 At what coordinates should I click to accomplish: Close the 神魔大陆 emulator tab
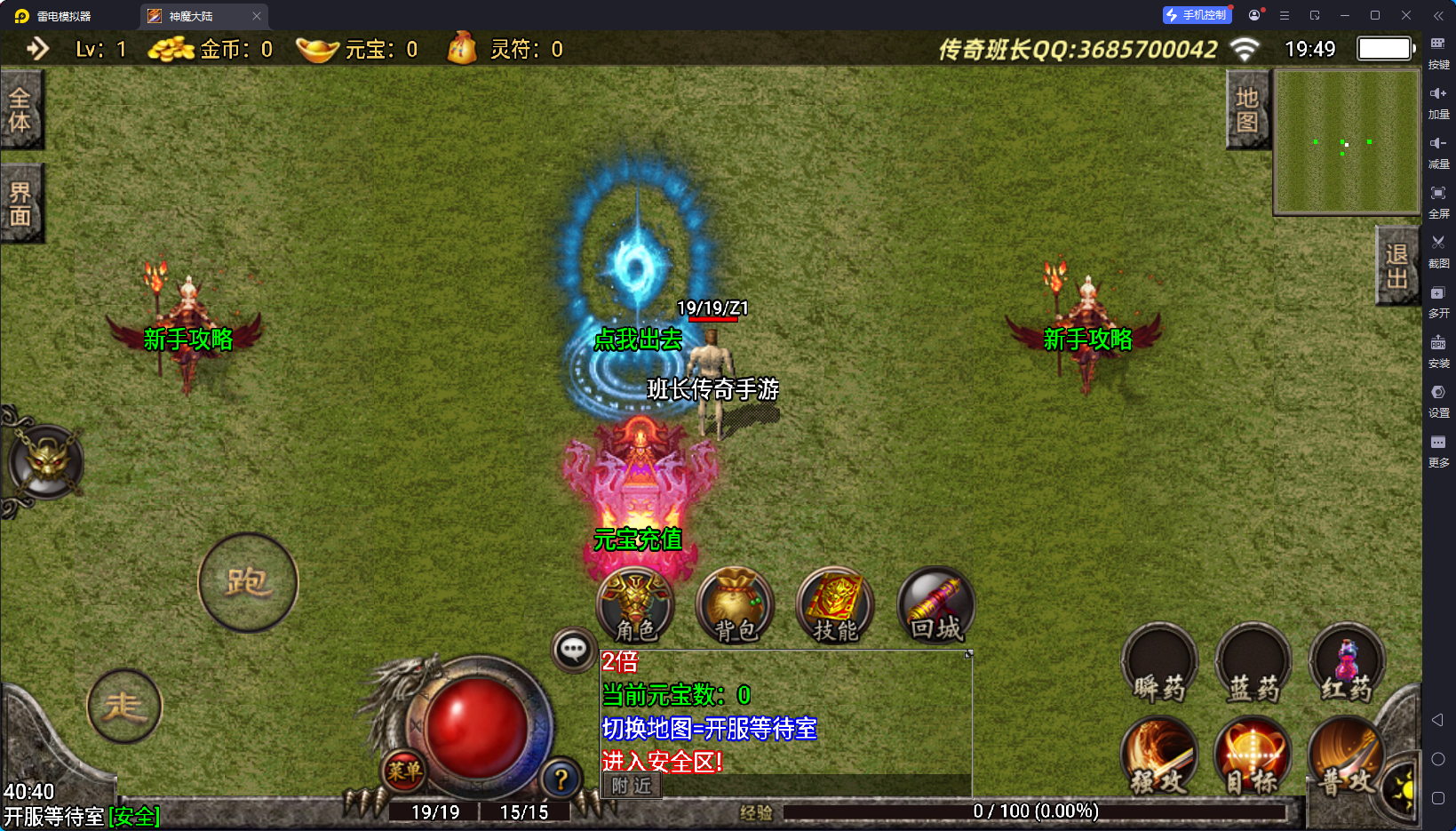[257, 16]
